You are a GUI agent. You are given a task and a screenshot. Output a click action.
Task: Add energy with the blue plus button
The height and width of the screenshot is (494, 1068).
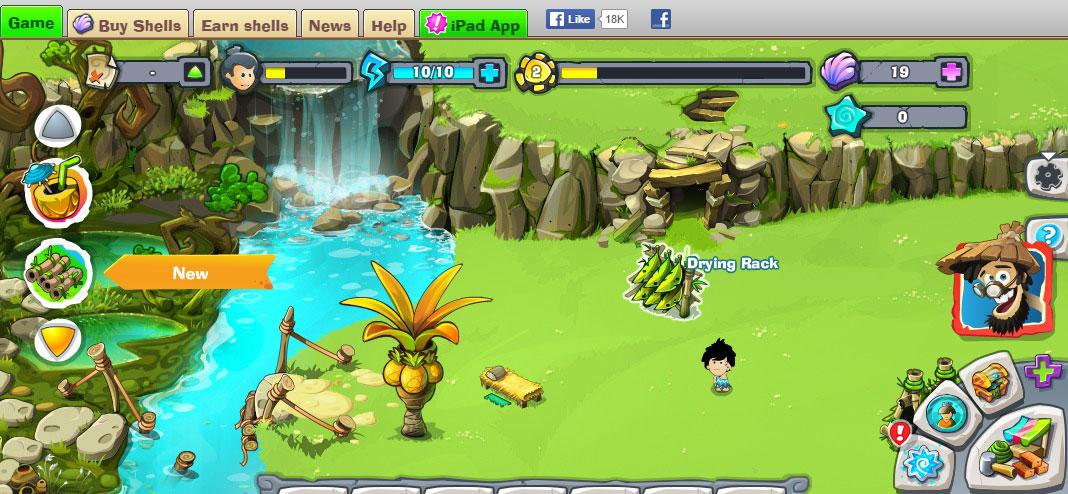(489, 72)
